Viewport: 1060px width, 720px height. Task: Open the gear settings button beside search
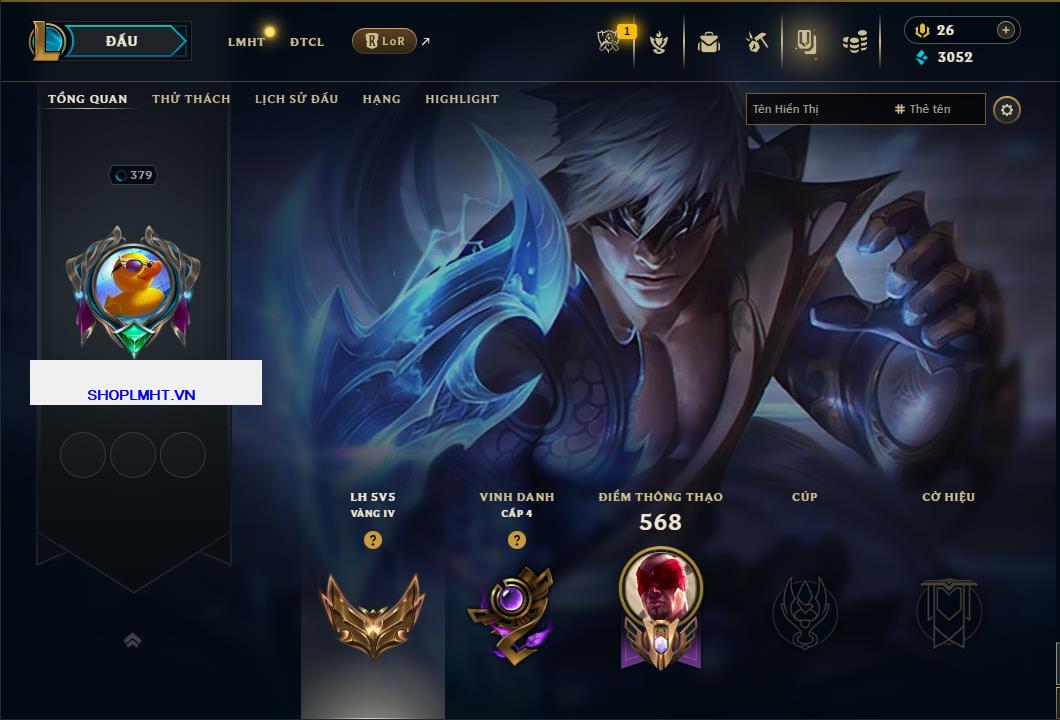pos(1007,109)
